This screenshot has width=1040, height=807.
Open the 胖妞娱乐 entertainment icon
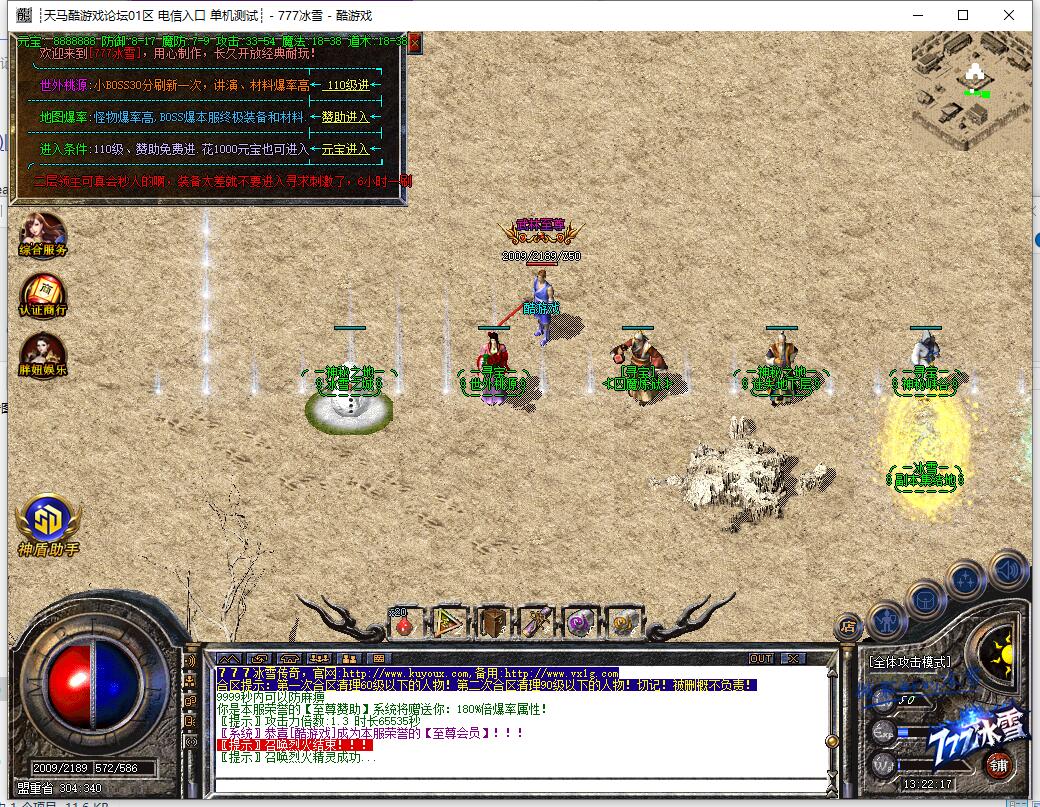pyautogui.click(x=43, y=354)
